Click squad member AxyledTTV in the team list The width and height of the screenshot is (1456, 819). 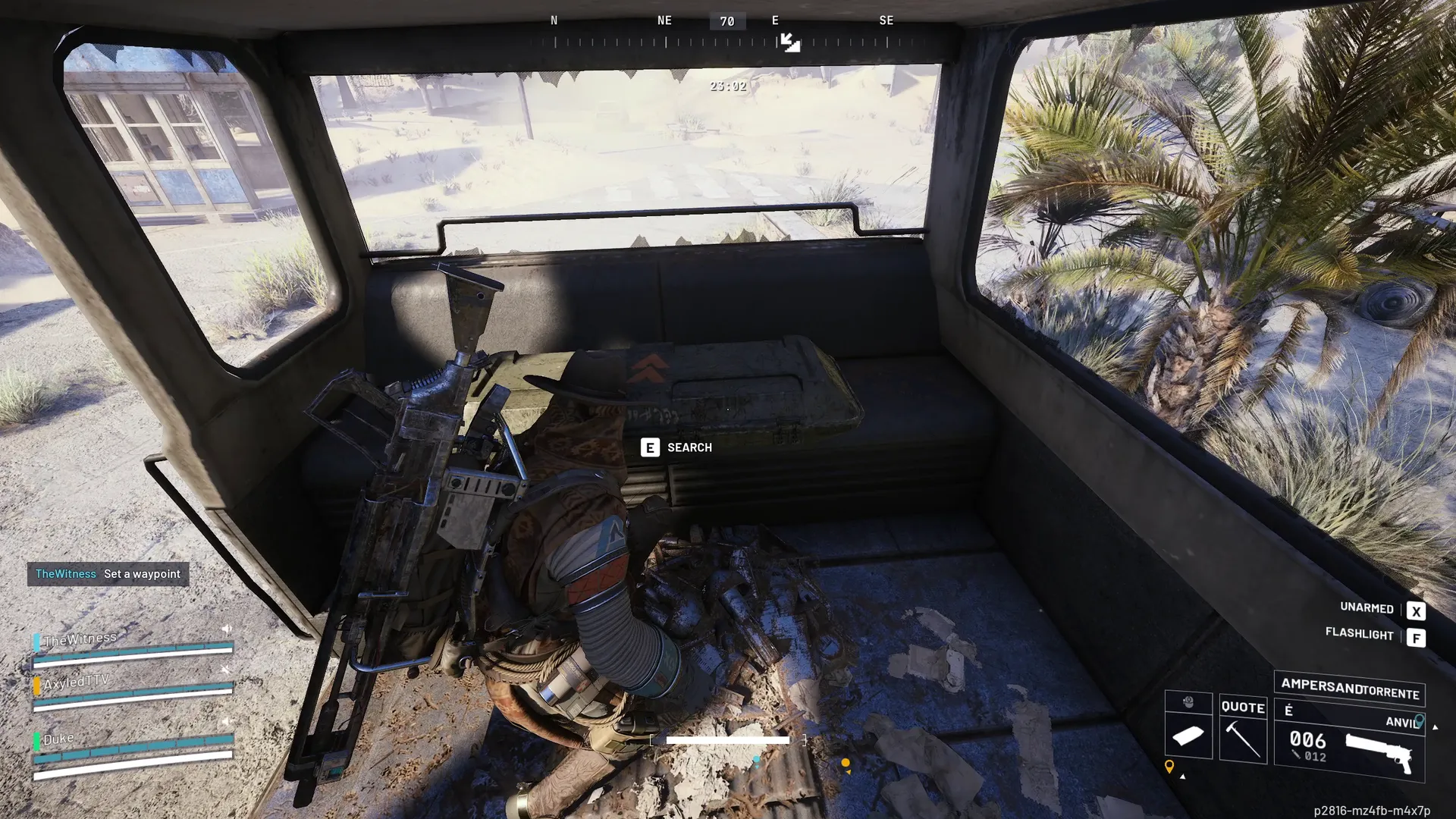[76, 682]
